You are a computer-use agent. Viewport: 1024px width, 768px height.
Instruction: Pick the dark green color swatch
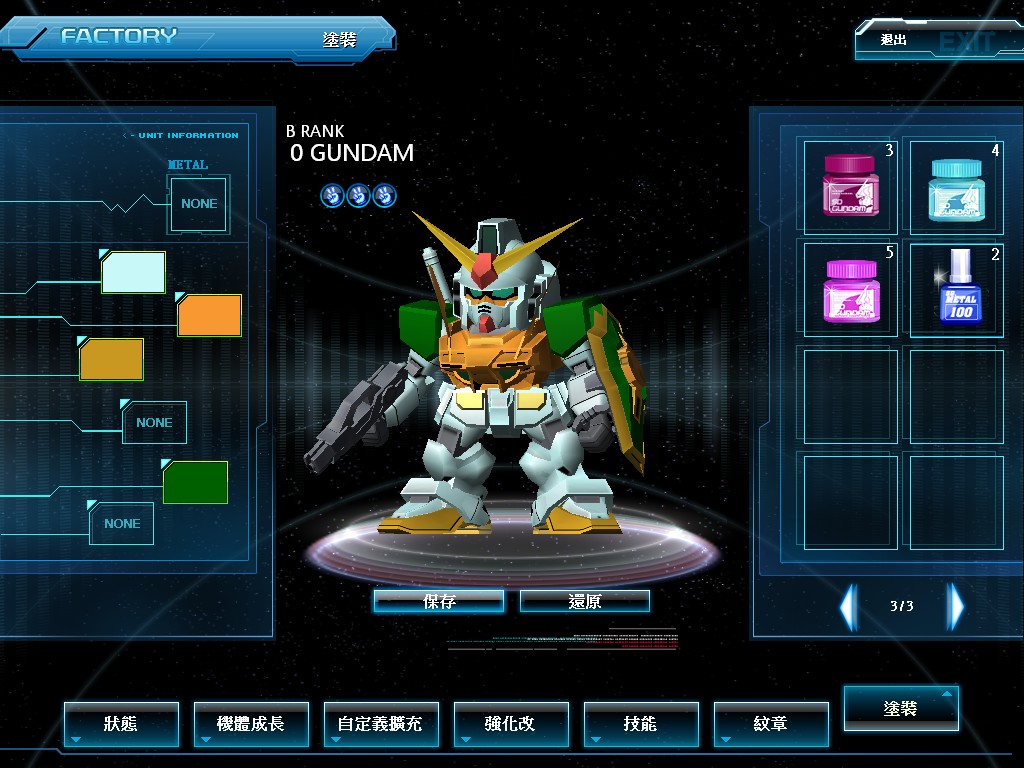196,483
